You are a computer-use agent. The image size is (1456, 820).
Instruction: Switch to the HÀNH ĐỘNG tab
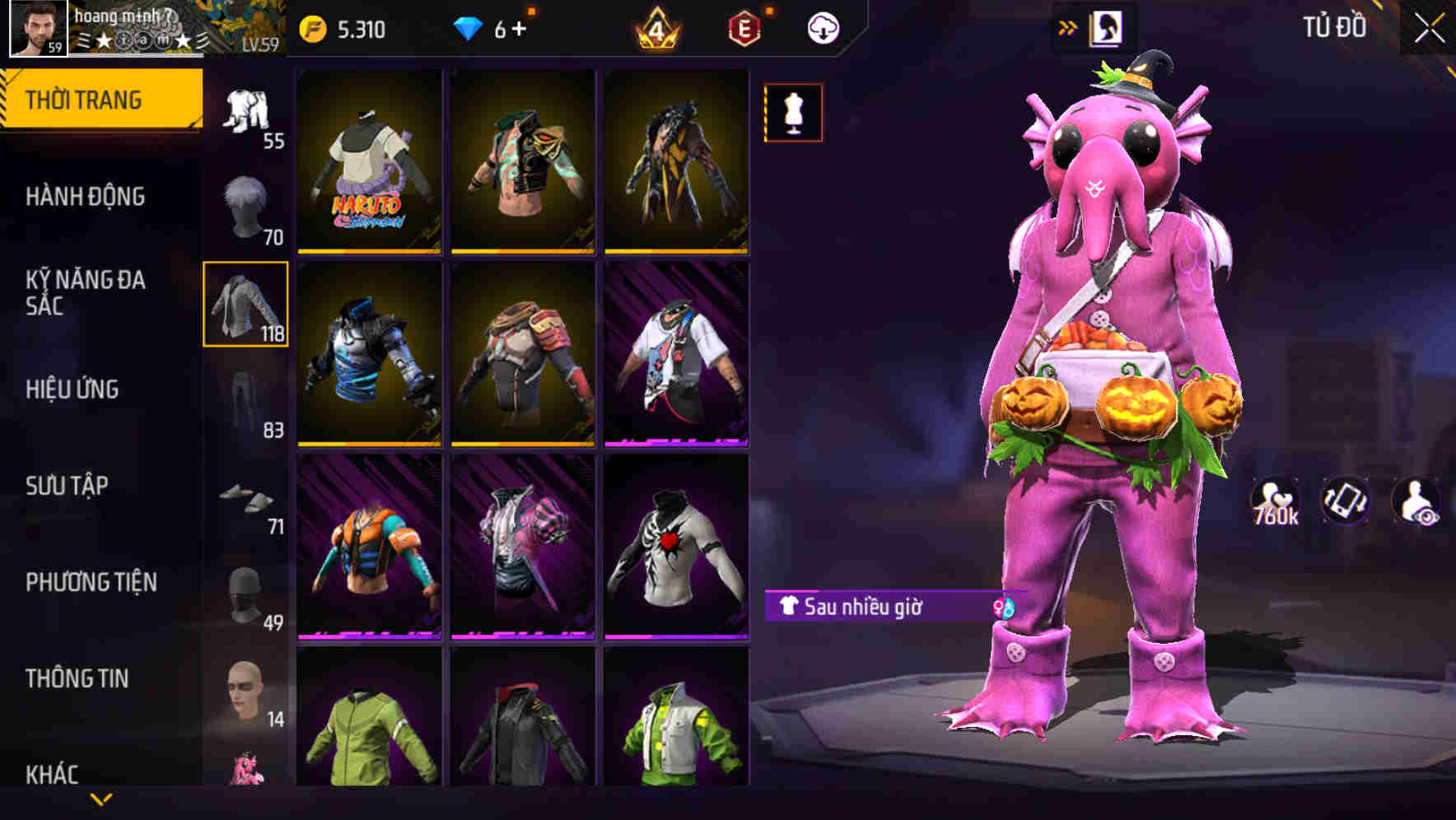pyautogui.click(x=86, y=197)
